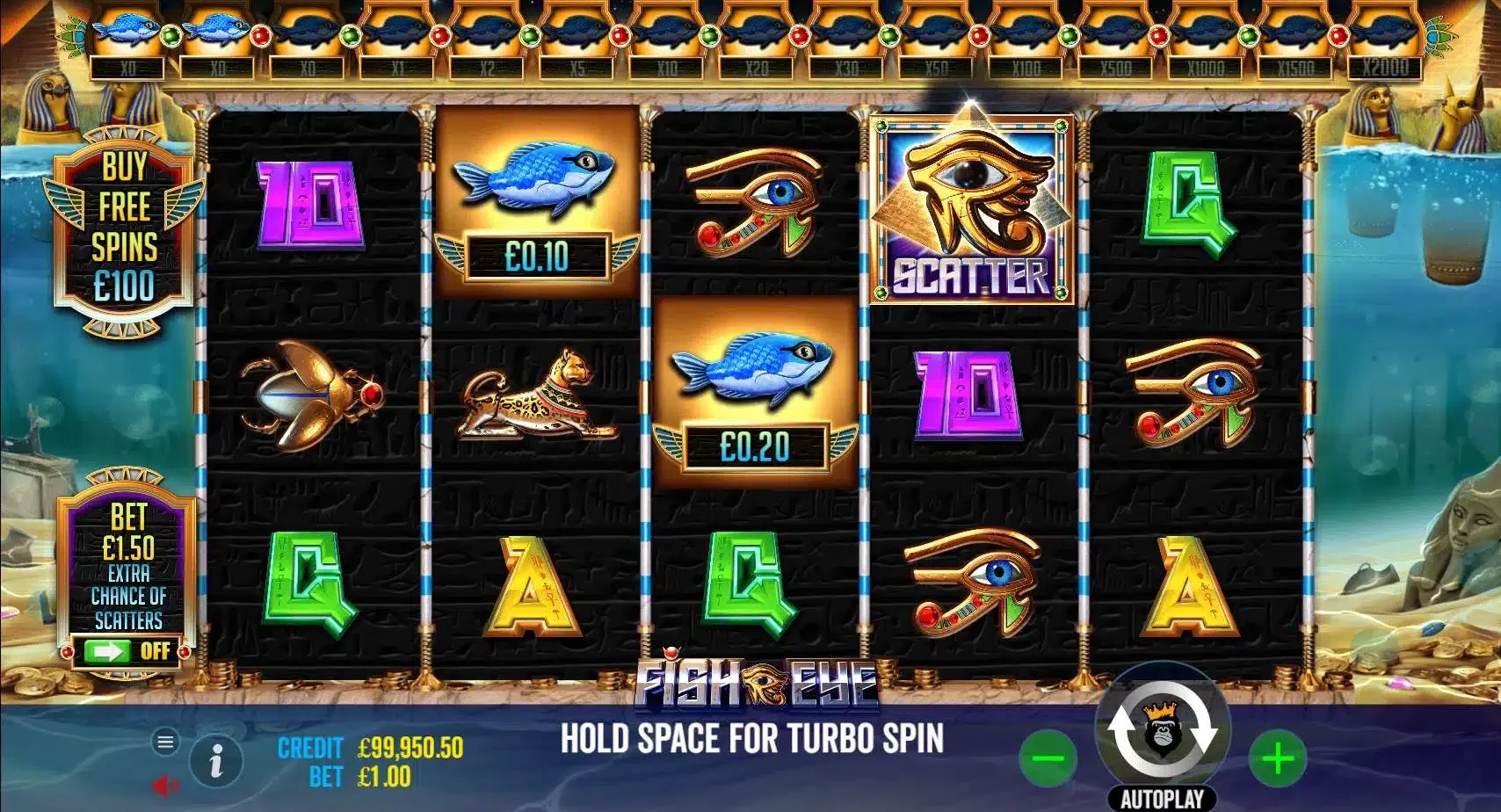This screenshot has height=812, width=1501.
Task: Show the game information page
Action: (x=216, y=759)
